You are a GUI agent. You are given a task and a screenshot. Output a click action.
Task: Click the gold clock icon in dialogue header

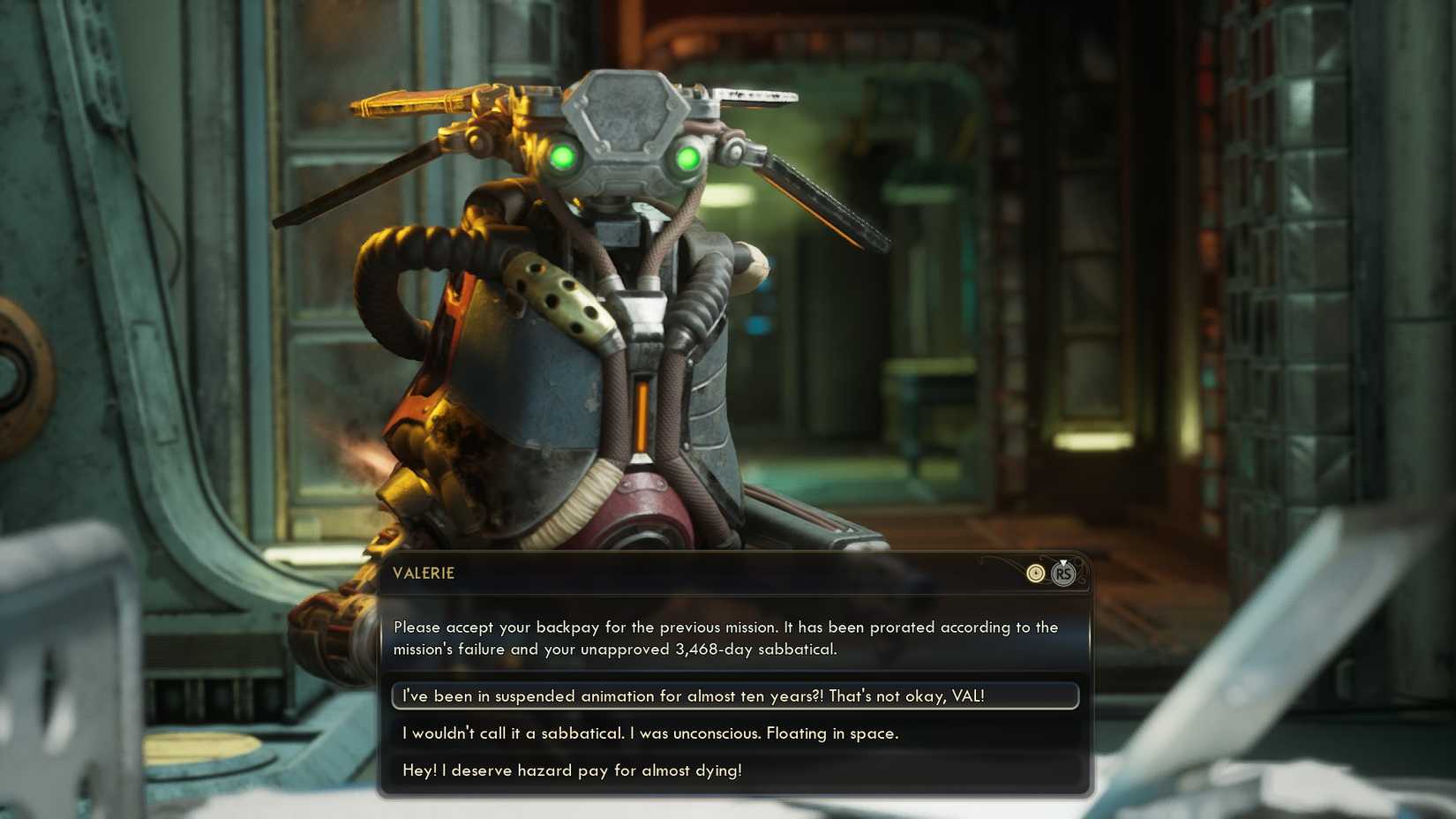[1035, 573]
